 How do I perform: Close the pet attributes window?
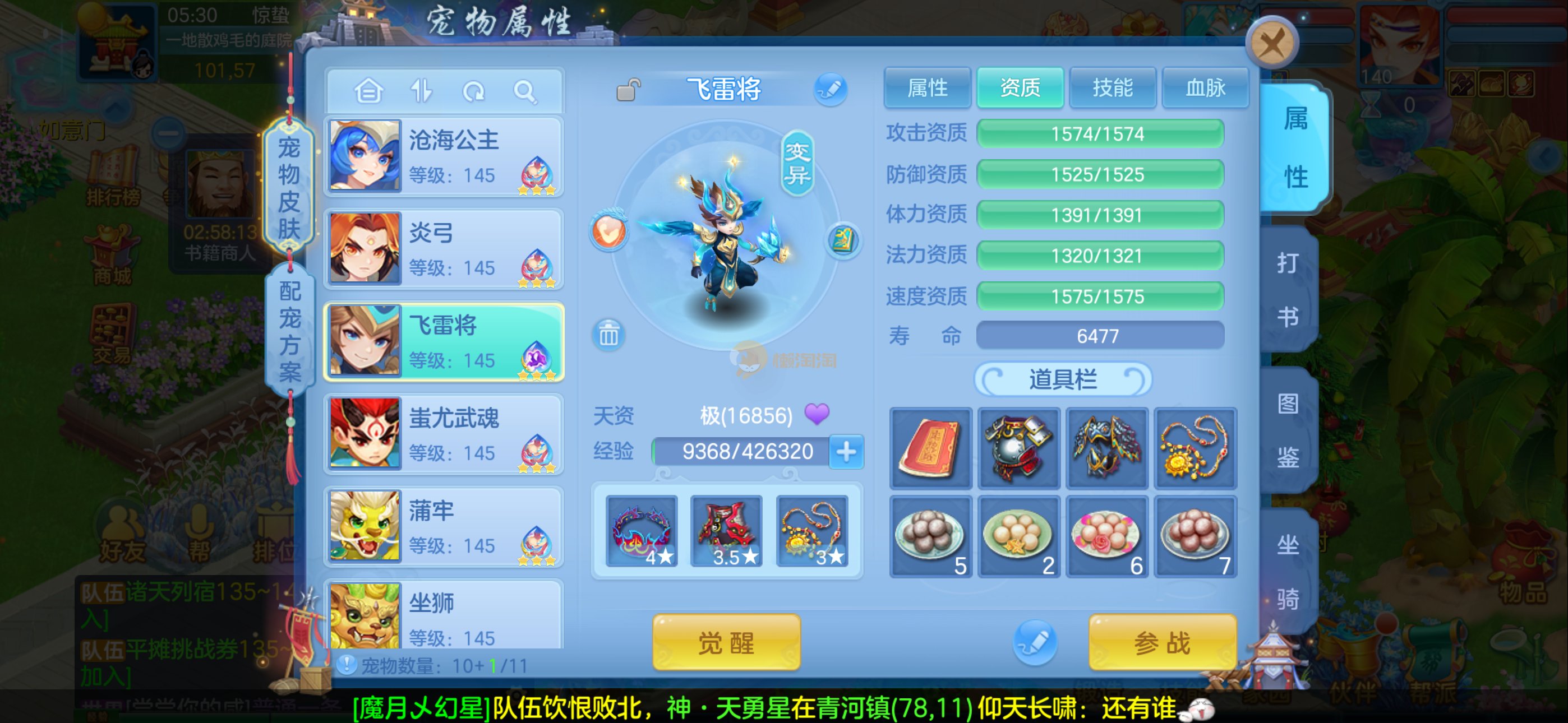tap(1271, 44)
